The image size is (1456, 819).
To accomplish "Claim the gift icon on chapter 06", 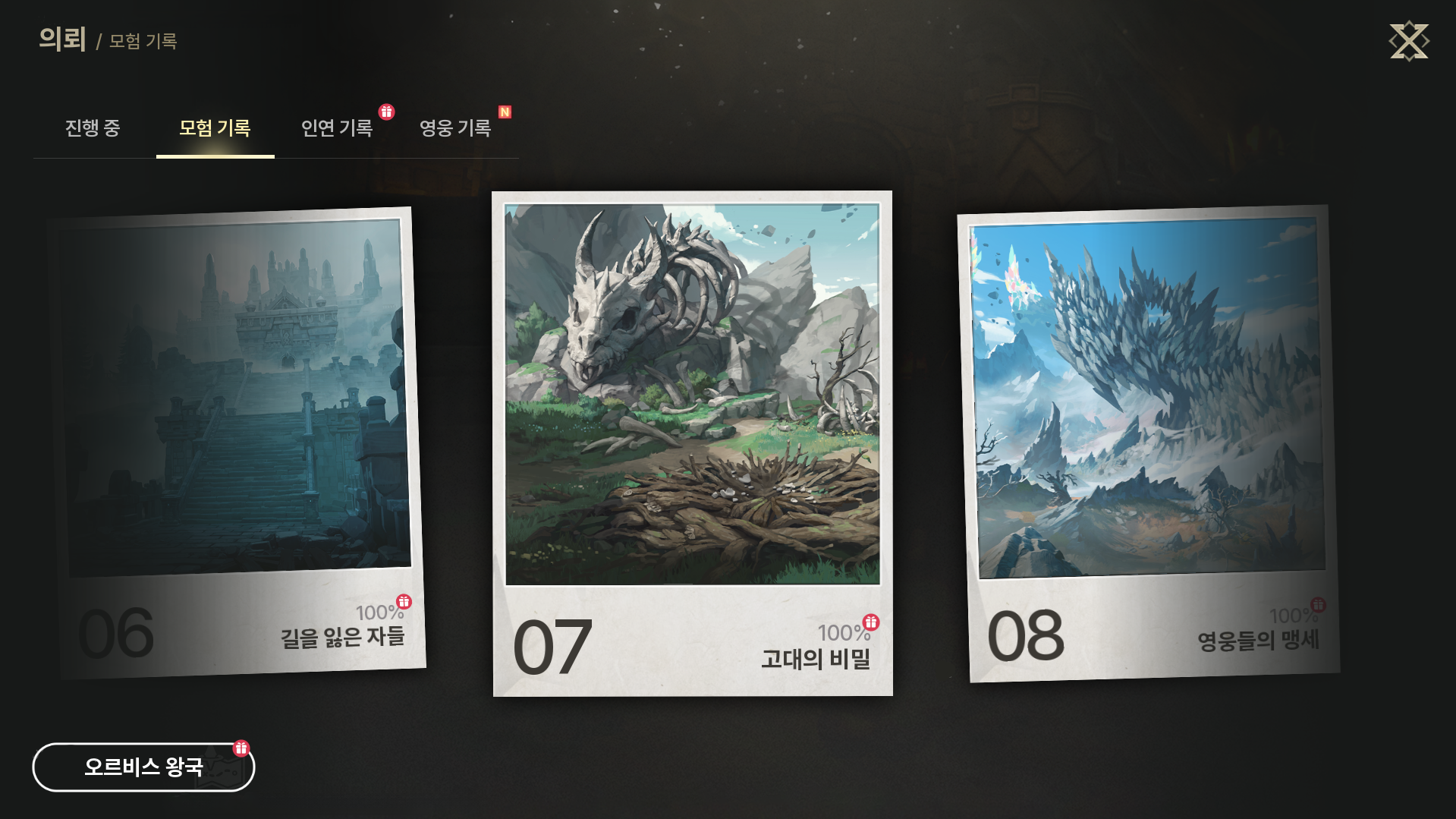I will click(404, 602).
